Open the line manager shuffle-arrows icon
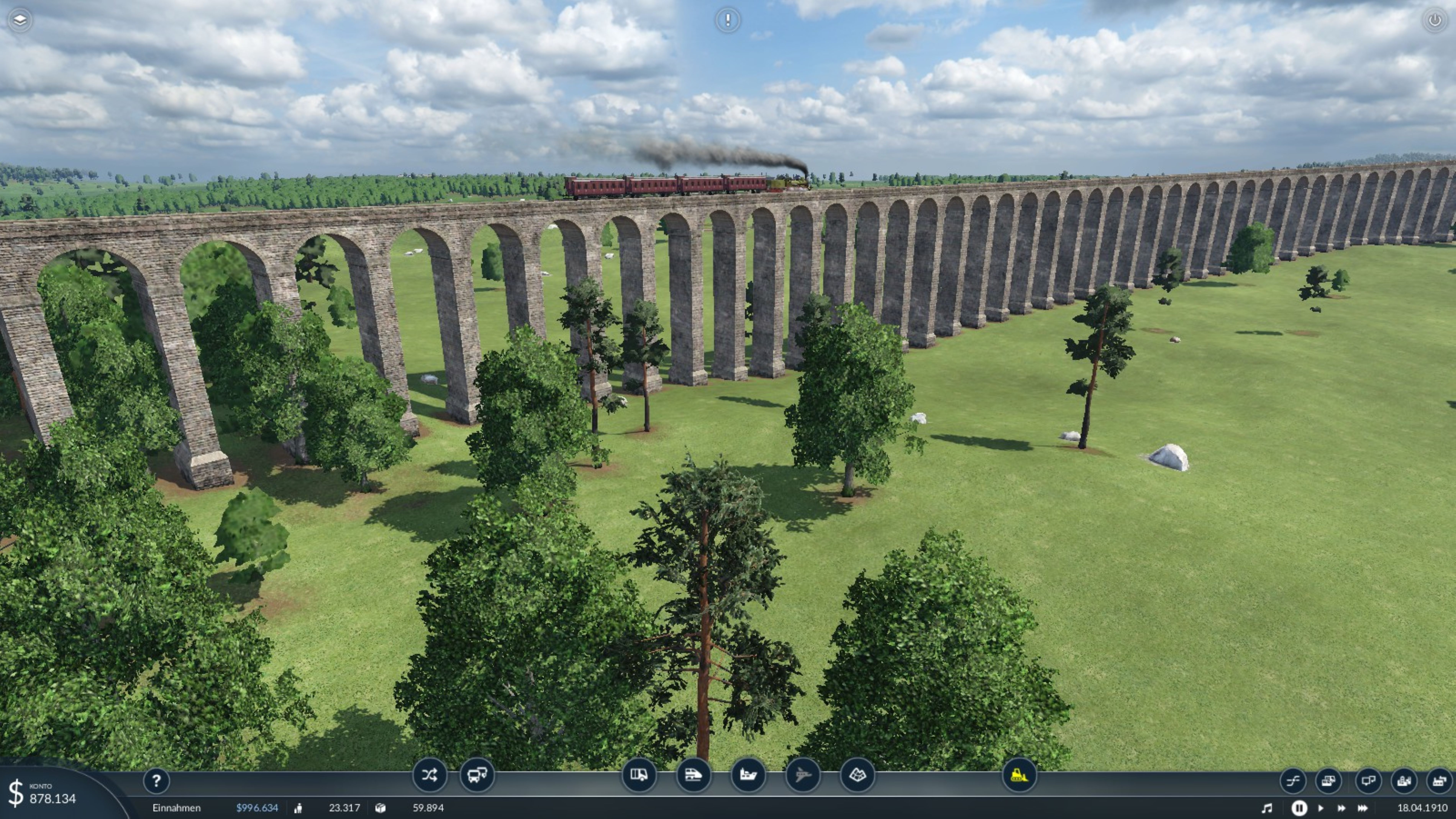This screenshot has width=1456, height=819. (x=429, y=775)
